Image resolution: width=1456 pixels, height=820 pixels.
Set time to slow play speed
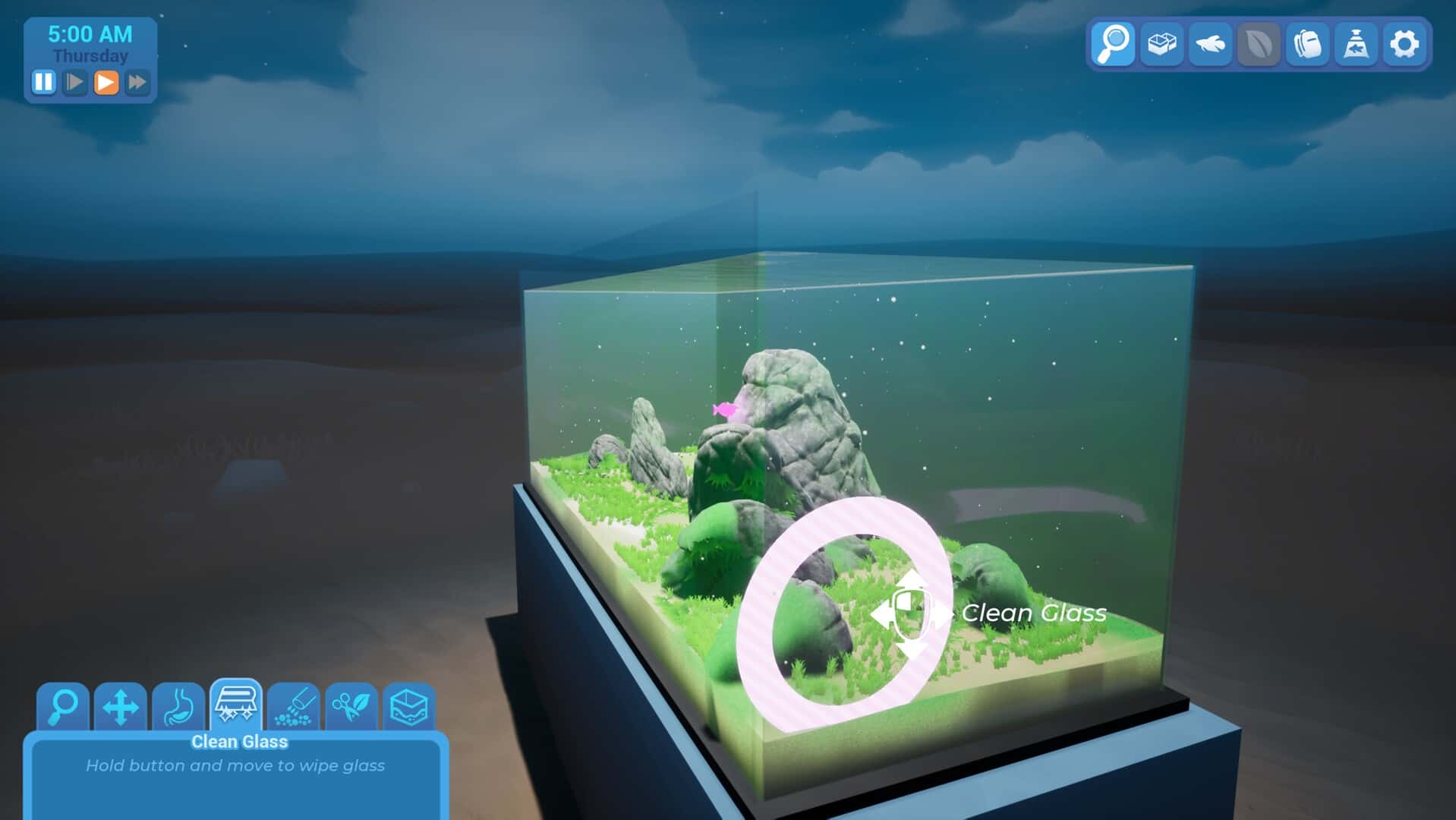[x=75, y=82]
